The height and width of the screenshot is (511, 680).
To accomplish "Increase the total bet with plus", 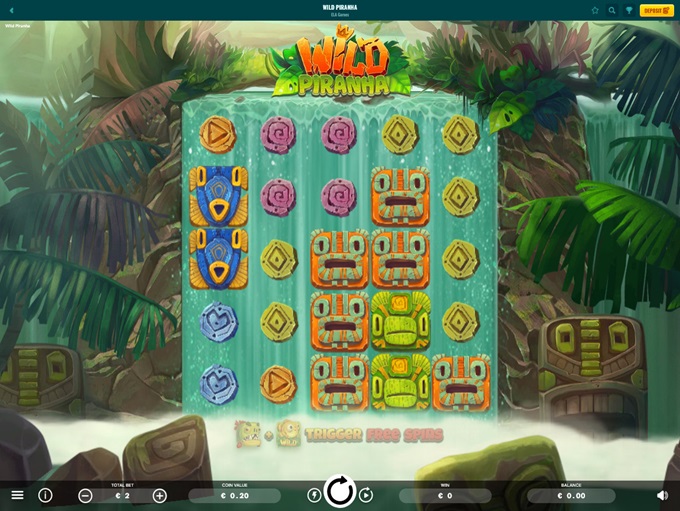I will (160, 496).
